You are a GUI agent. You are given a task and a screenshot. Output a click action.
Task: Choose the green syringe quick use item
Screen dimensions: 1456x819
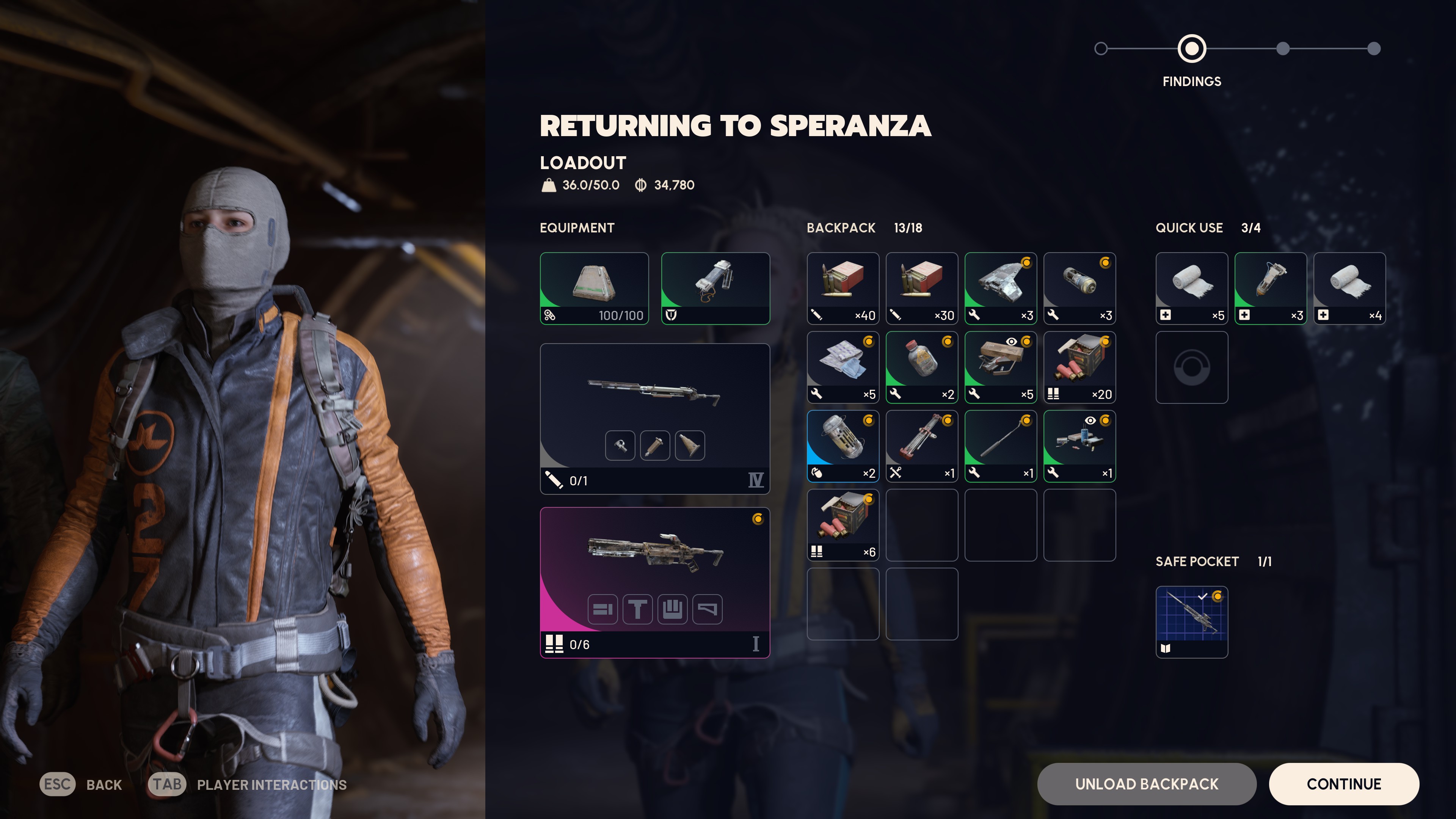(x=1270, y=288)
